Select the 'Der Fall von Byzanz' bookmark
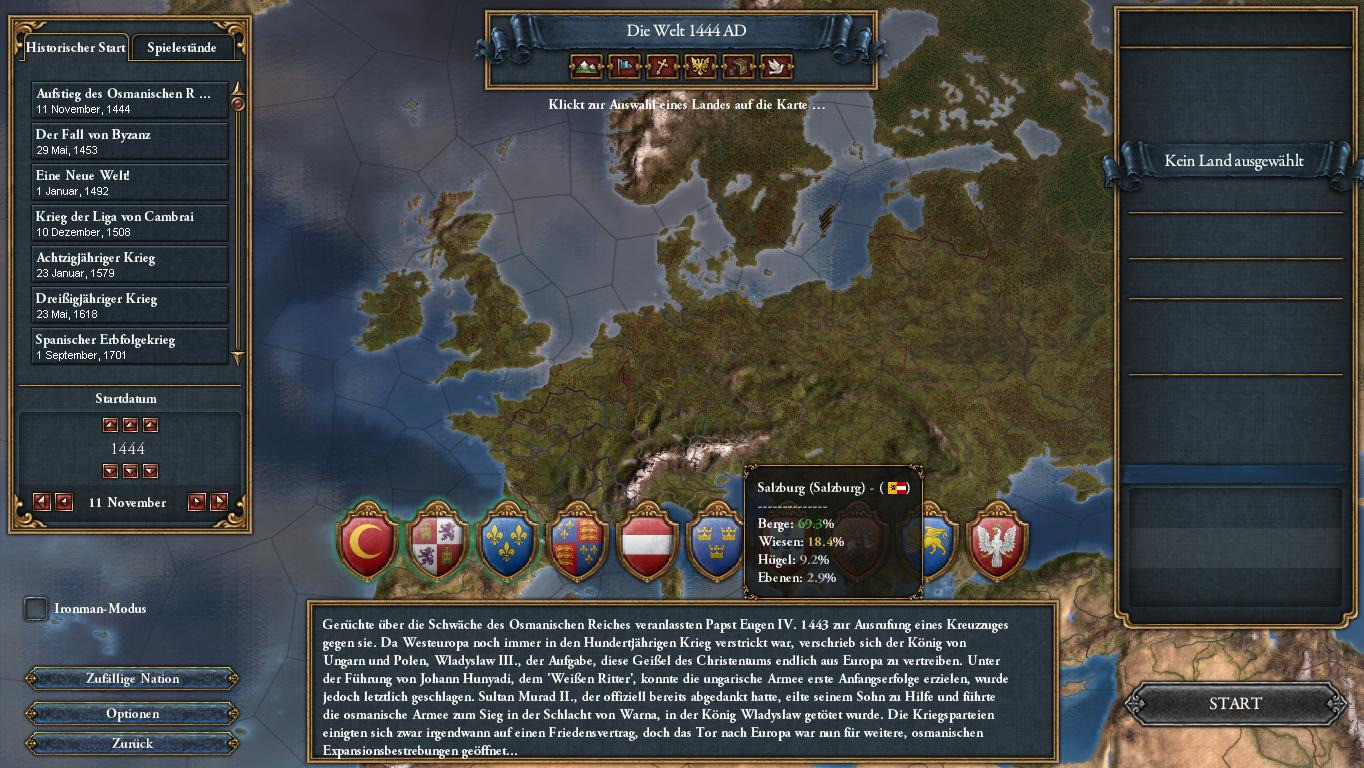The width and height of the screenshot is (1364, 768). click(x=130, y=141)
